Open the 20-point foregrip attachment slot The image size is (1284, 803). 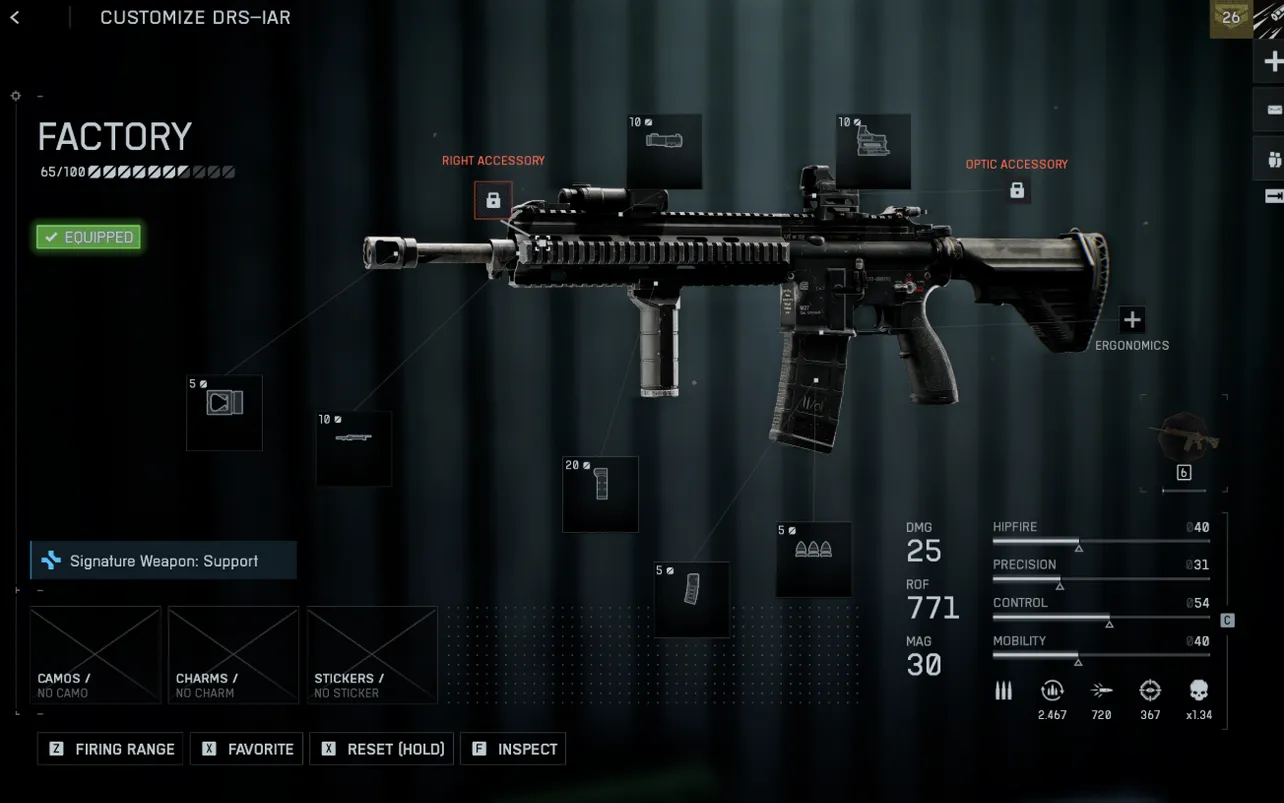coord(600,493)
